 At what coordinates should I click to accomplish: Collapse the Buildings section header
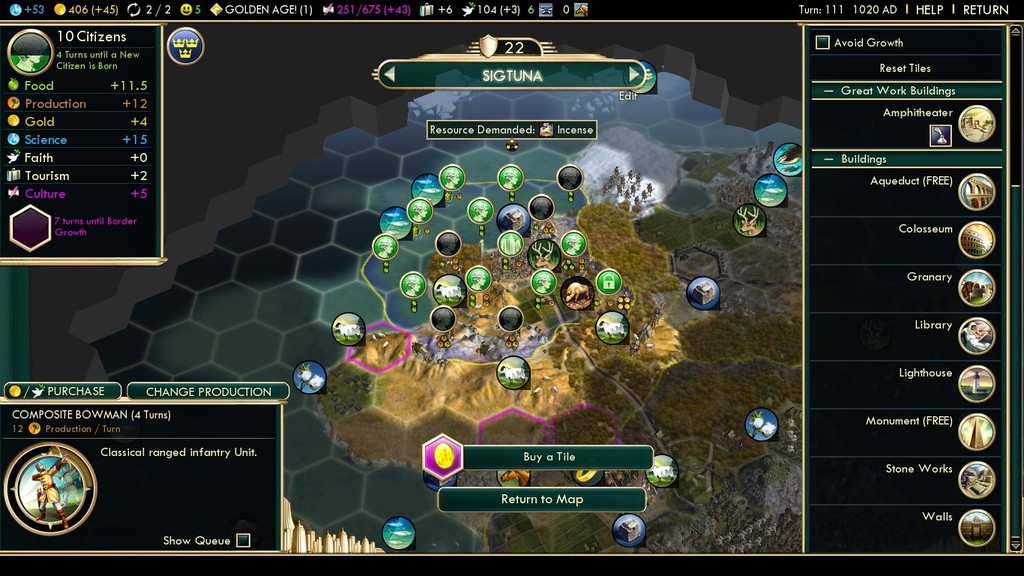828,159
